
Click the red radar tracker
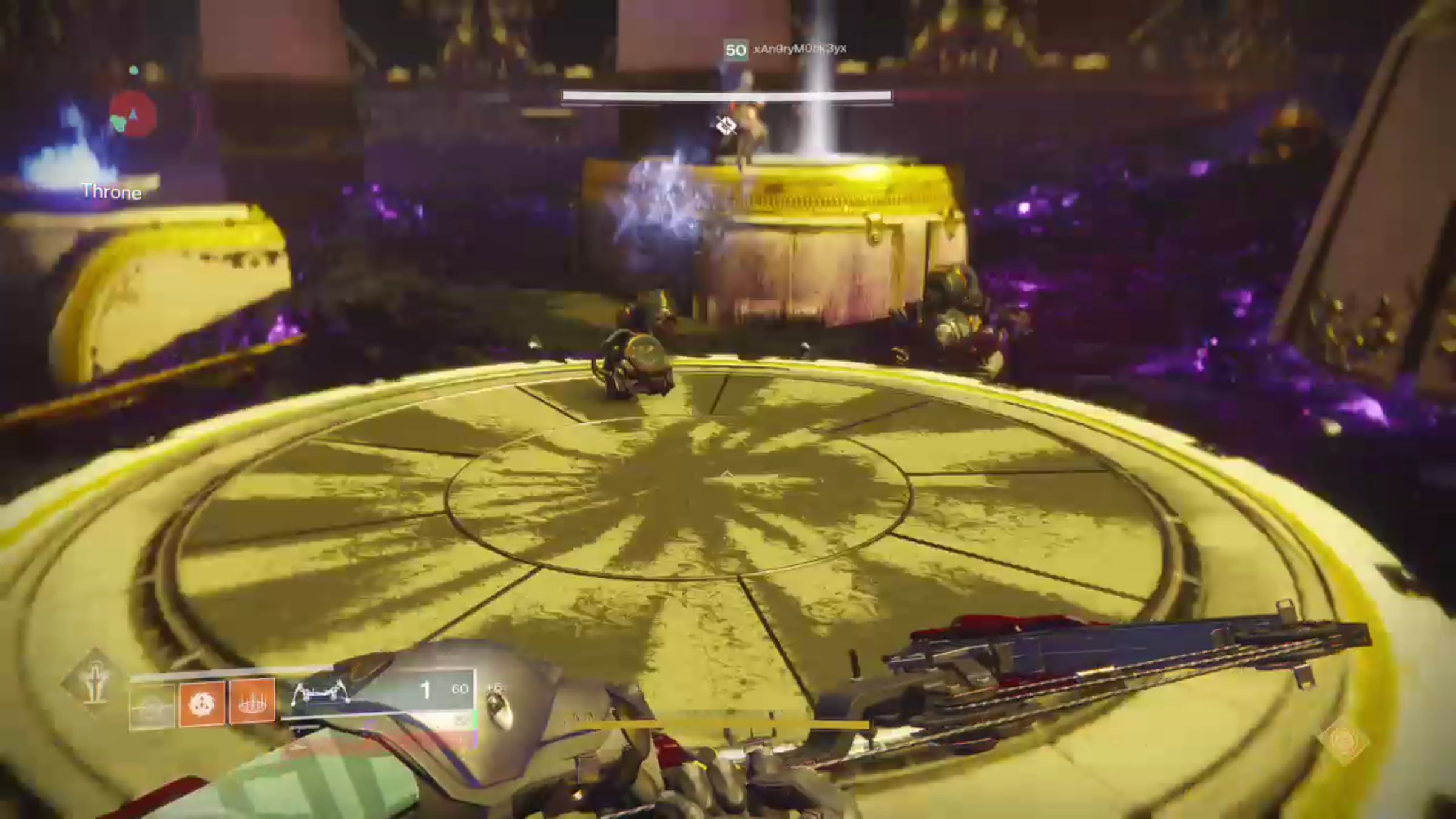tap(133, 115)
